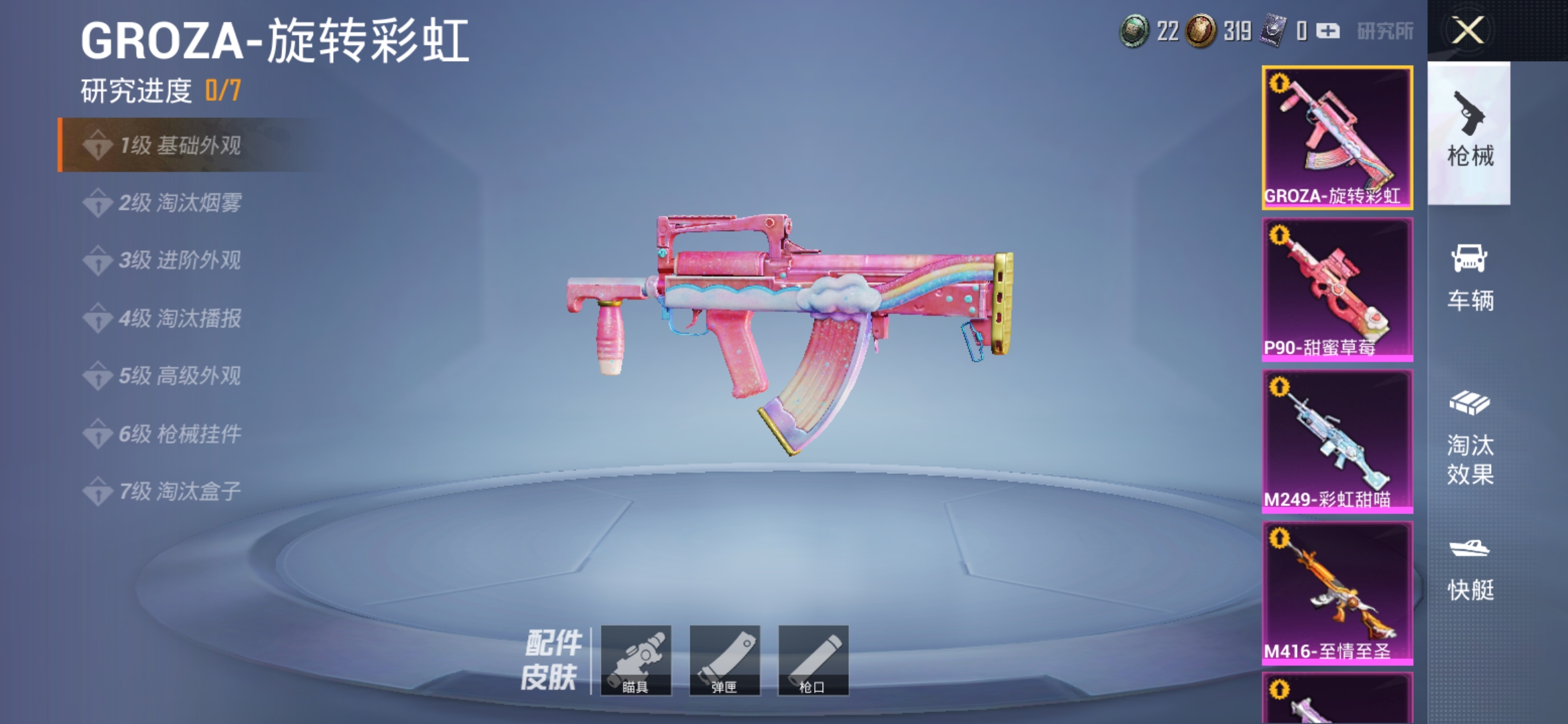Select level 2 淘汰烟雾 row
This screenshot has width=1568, height=724.
tap(180, 202)
